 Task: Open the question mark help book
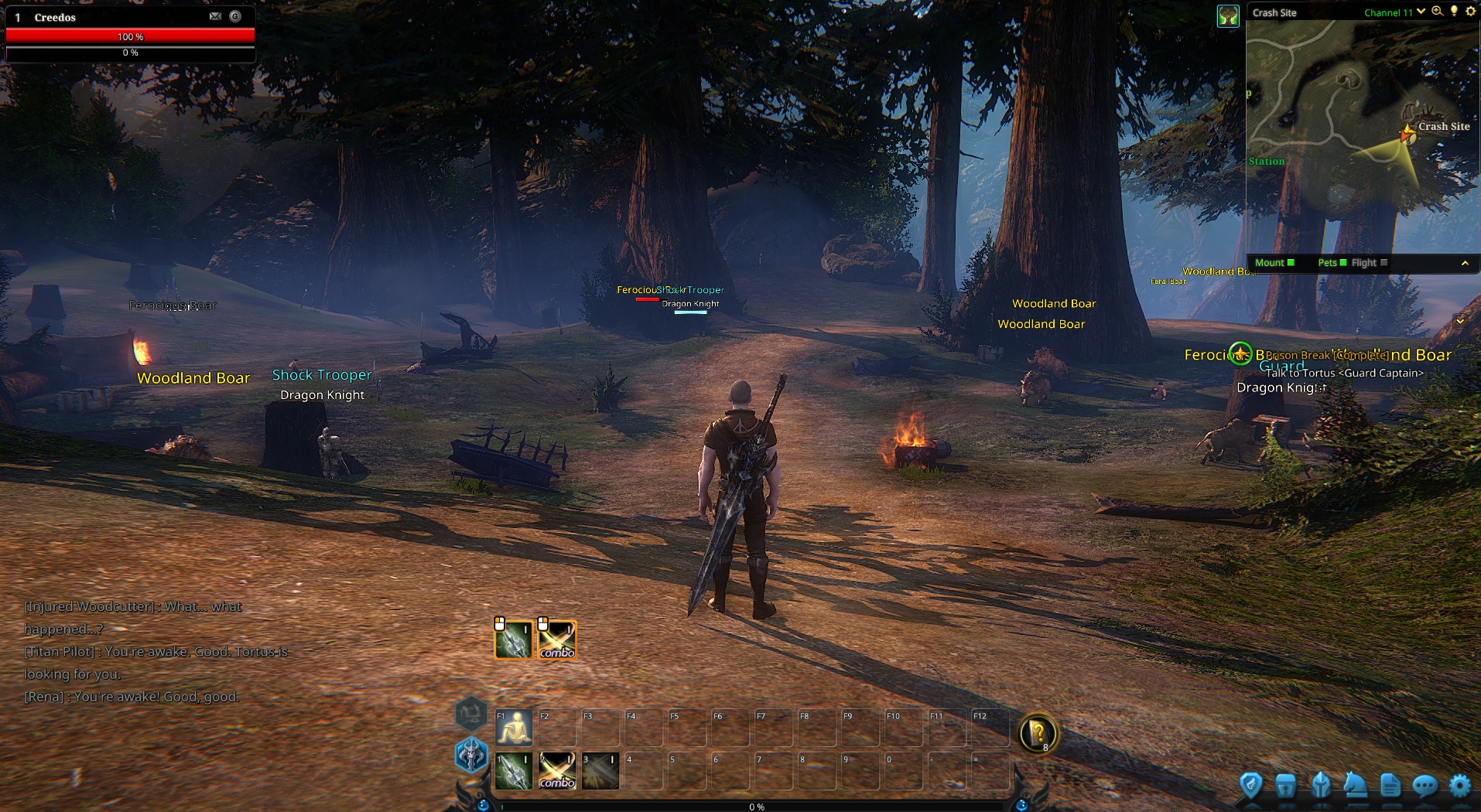click(x=1038, y=732)
